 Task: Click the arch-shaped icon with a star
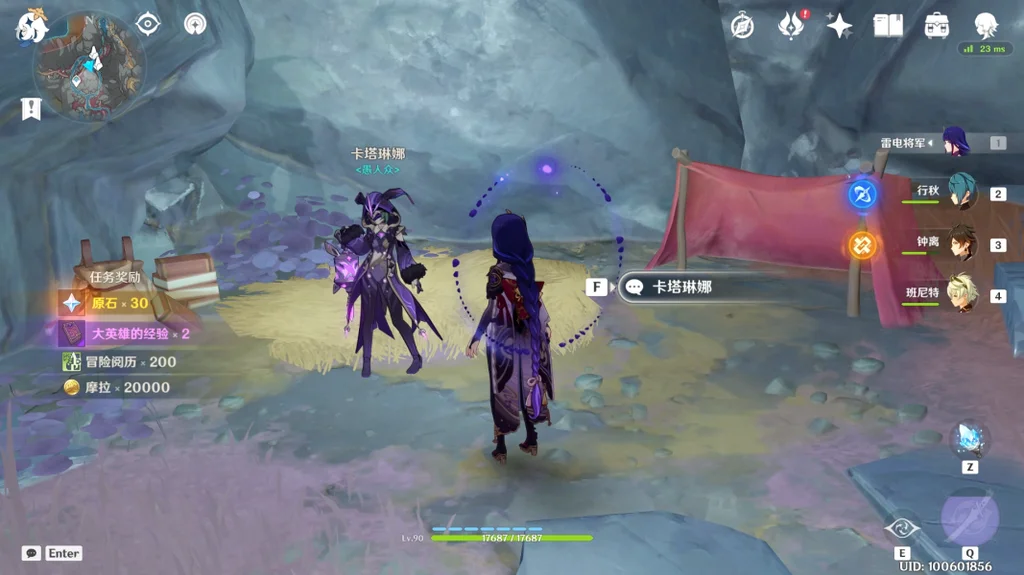point(195,24)
